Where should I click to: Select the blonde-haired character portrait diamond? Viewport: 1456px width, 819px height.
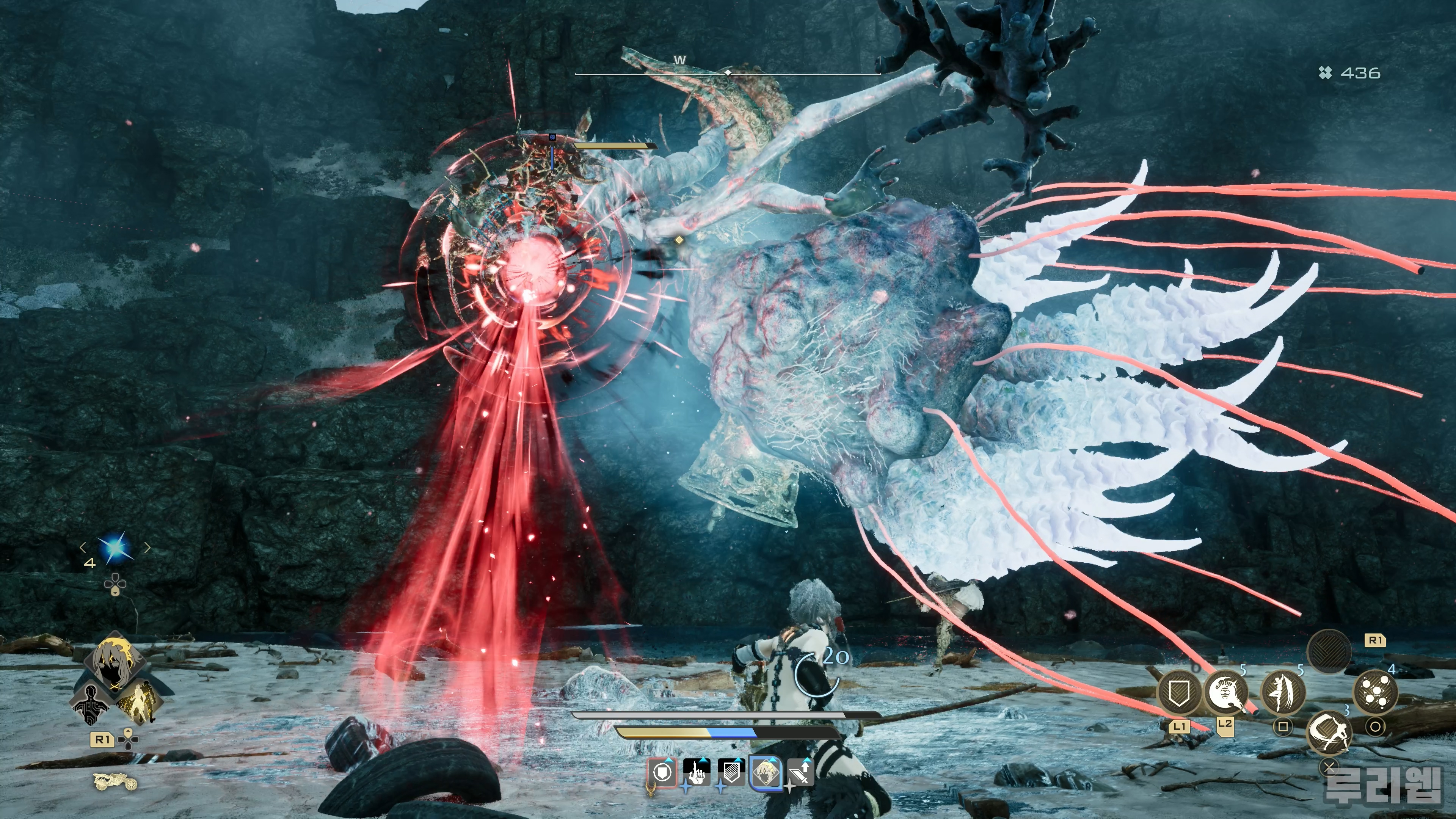(x=115, y=661)
